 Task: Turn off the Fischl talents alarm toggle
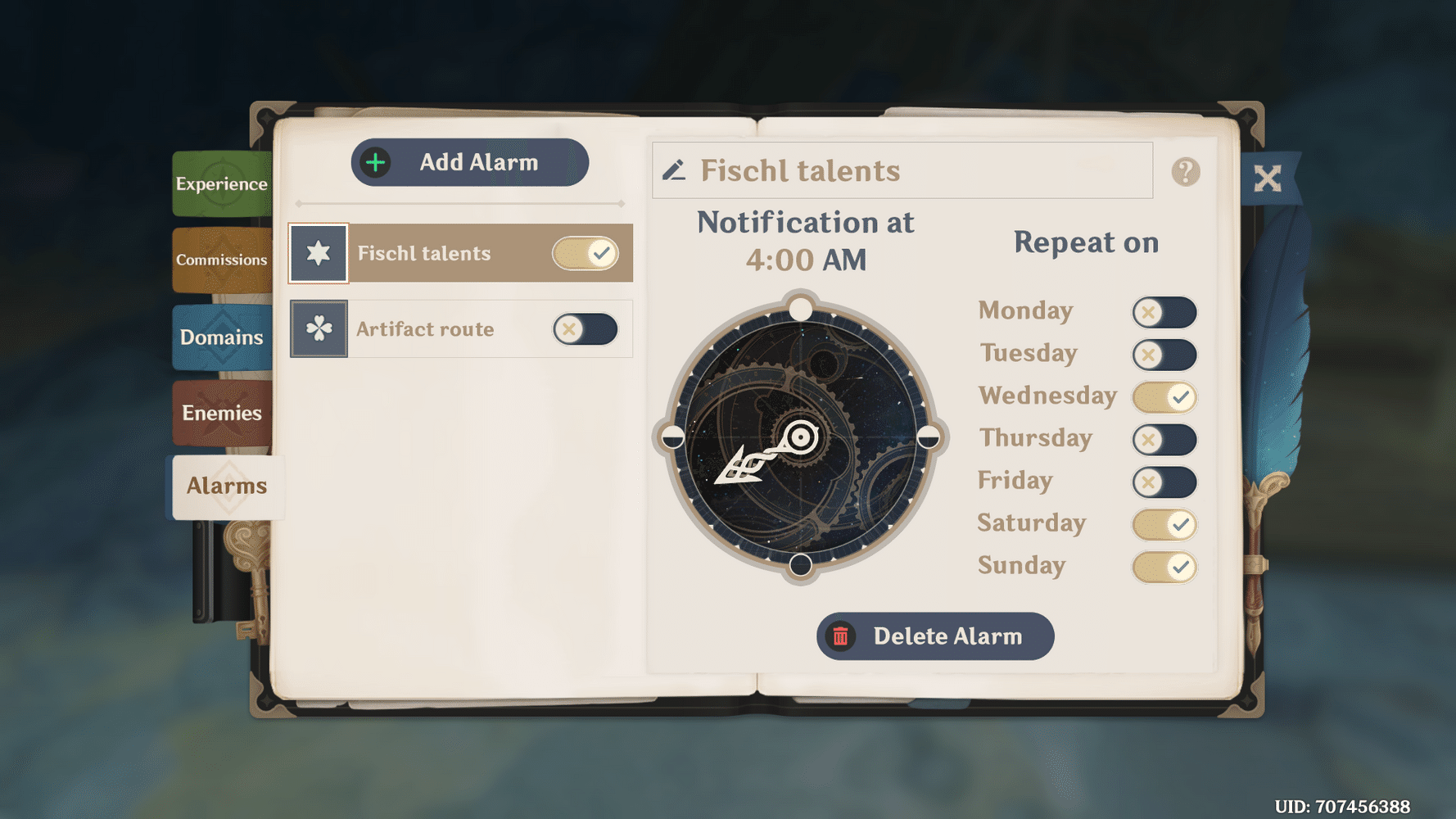pos(586,253)
